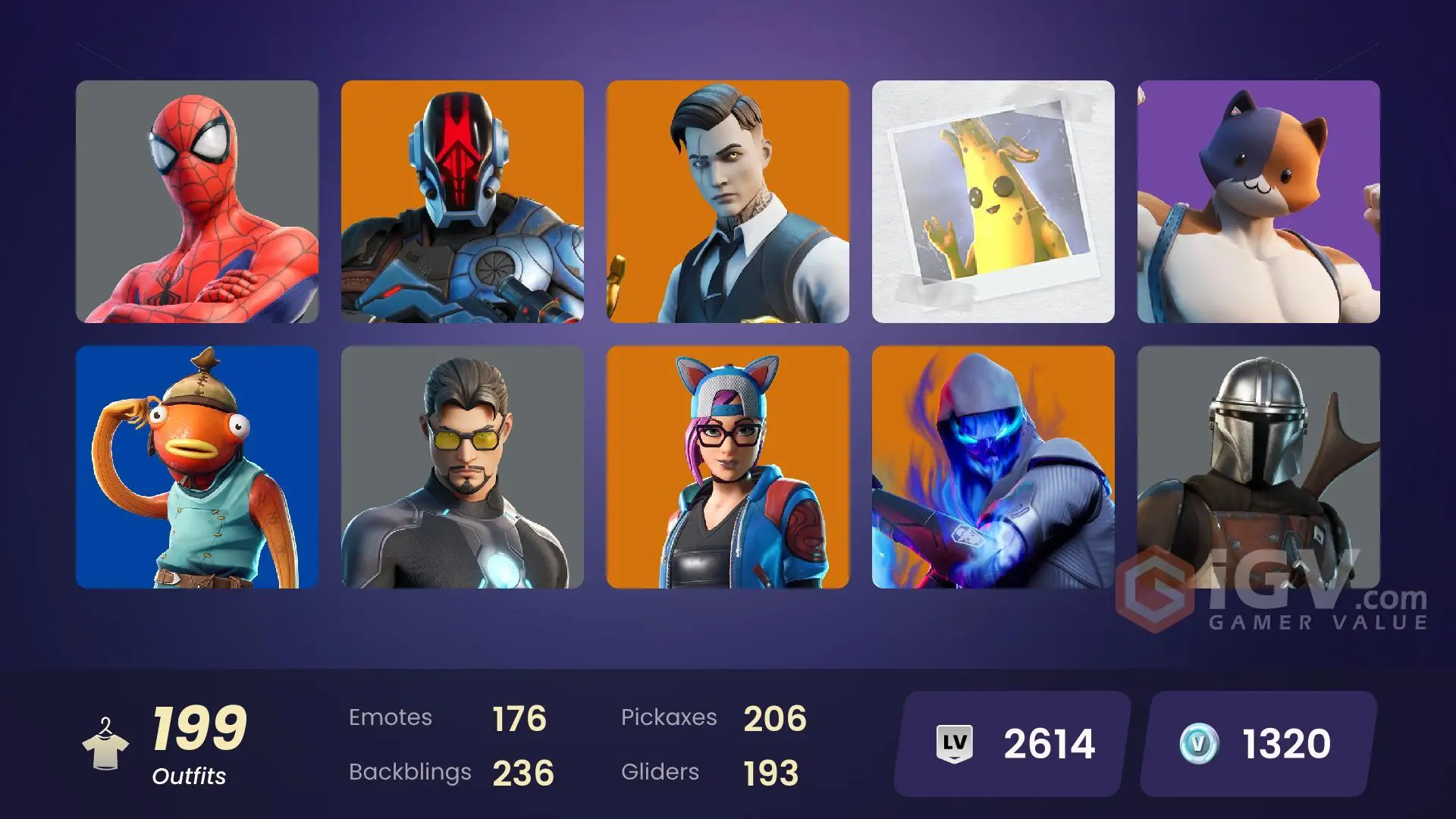Select the Mandalorian skin tile
Image resolution: width=1456 pixels, height=819 pixels.
(1259, 470)
